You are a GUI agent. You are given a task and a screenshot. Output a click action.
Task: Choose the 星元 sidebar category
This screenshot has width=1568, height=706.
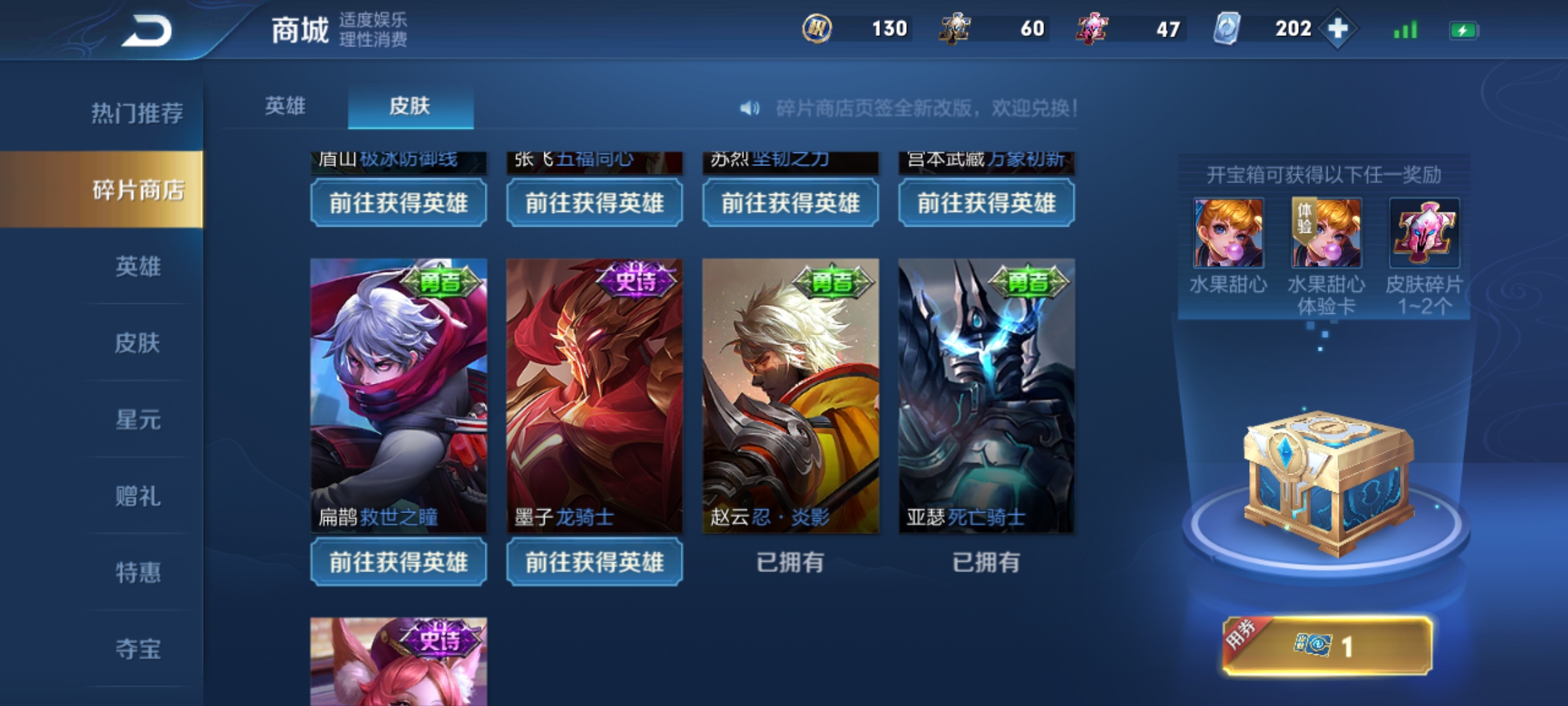click(137, 420)
